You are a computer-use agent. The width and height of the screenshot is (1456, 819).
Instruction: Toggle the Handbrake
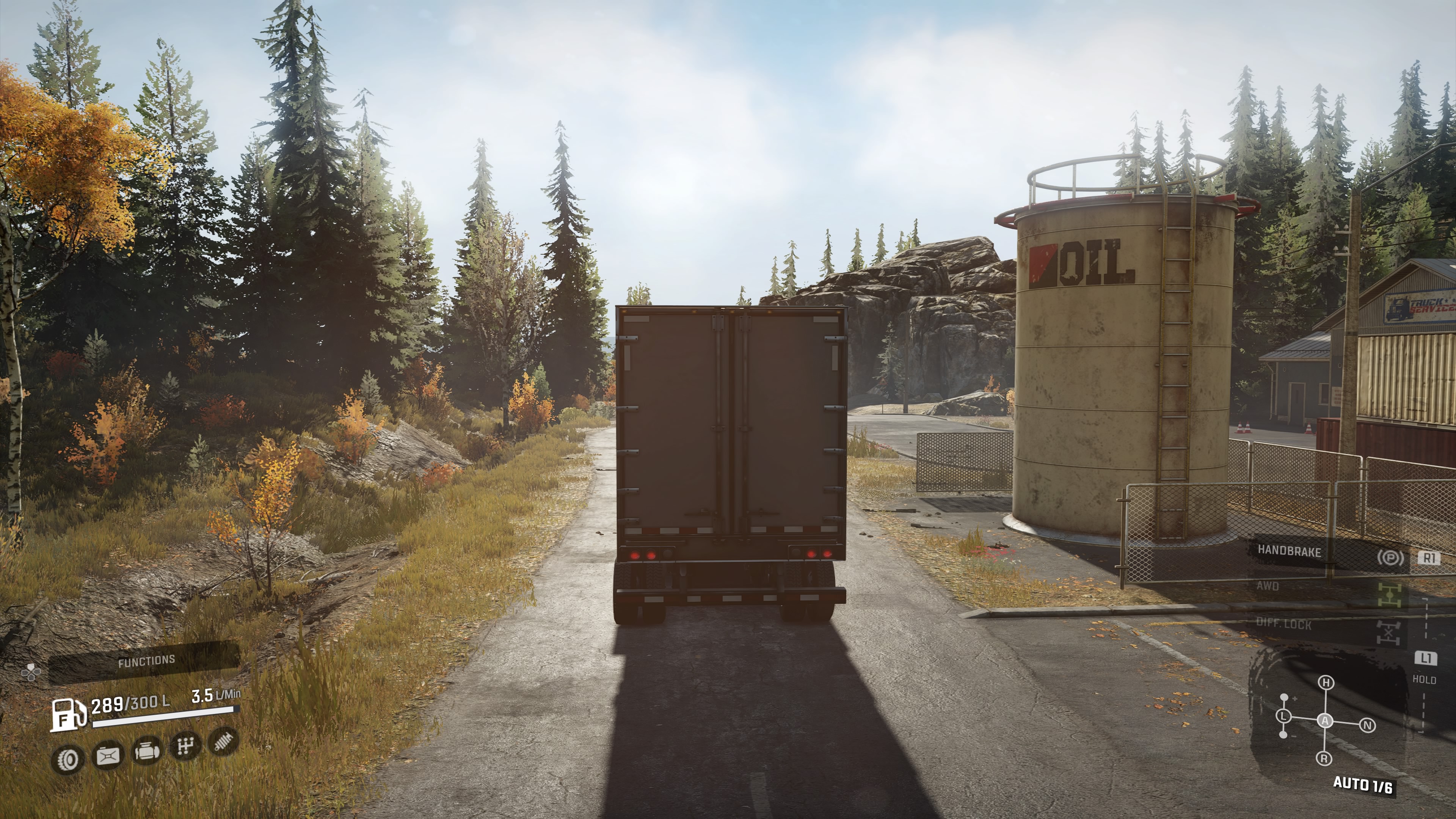(x=1289, y=551)
